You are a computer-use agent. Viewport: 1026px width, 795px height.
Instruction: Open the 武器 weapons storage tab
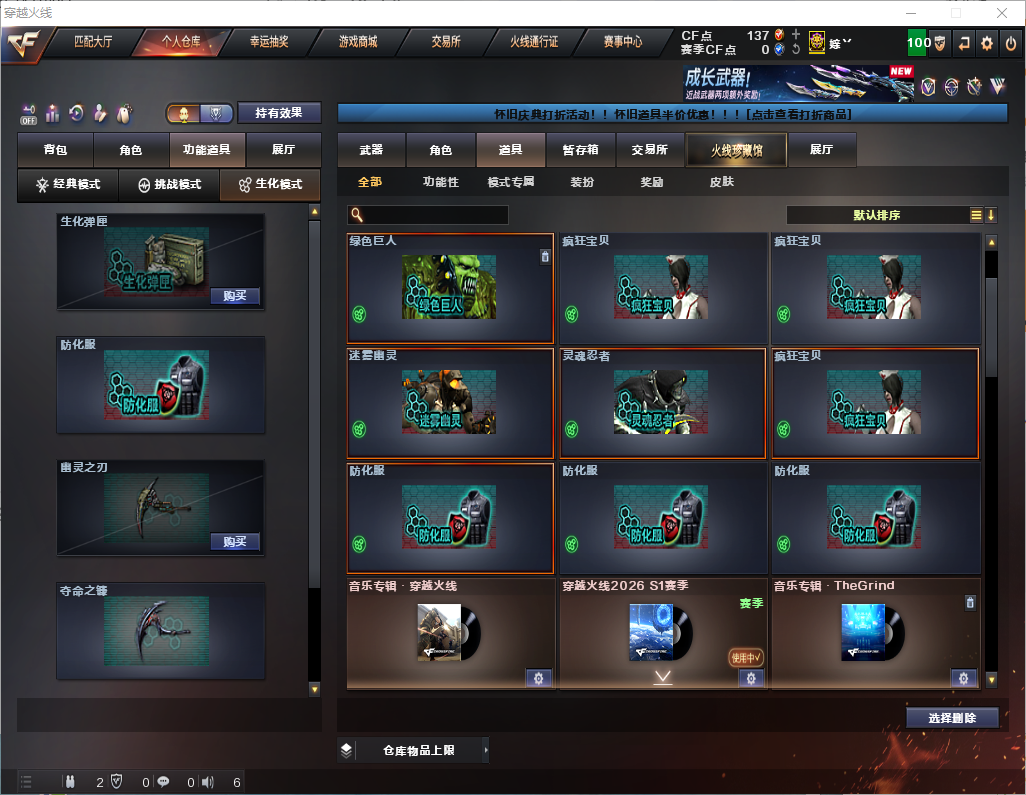pyautogui.click(x=371, y=150)
